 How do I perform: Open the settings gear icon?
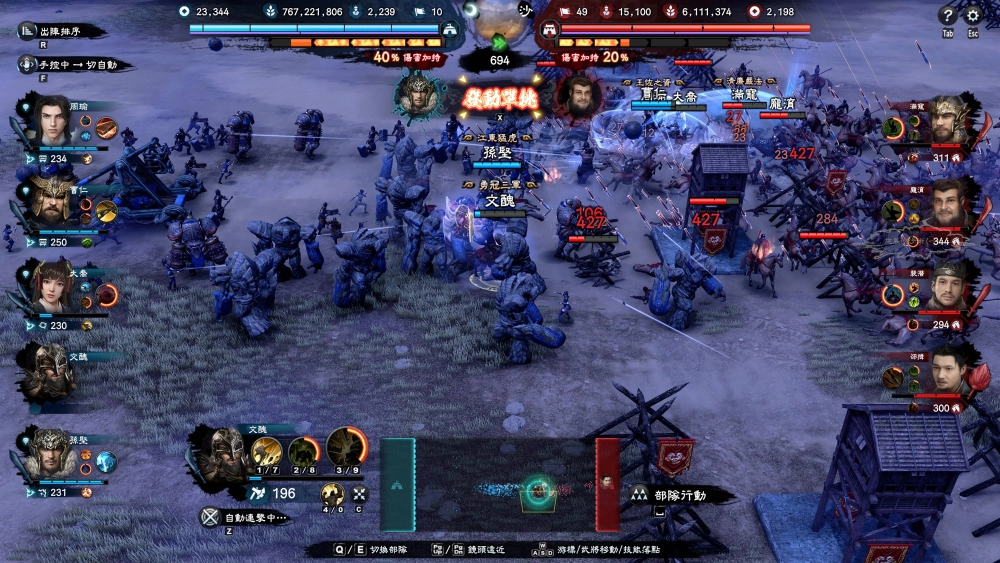coord(973,15)
